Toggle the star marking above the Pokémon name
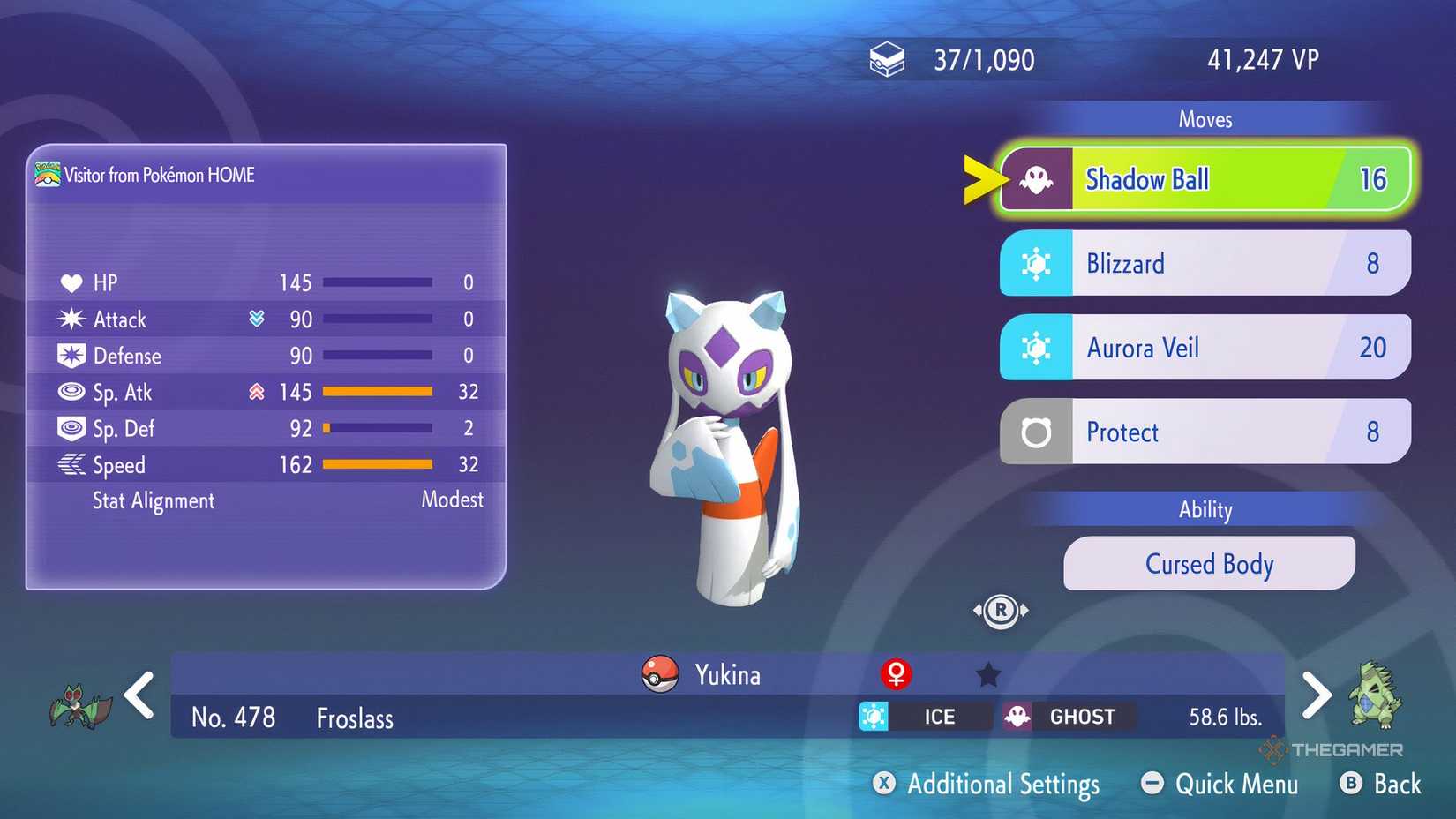The width and height of the screenshot is (1456, 819). click(988, 672)
